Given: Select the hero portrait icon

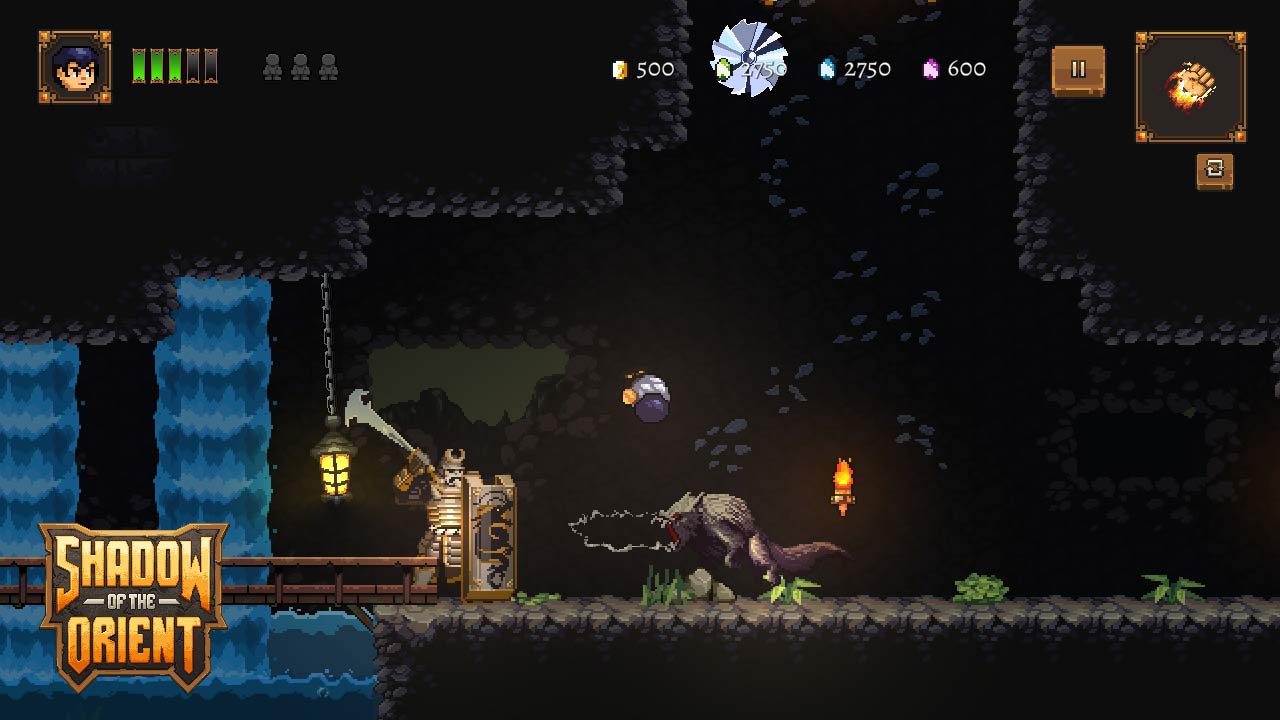Looking at the screenshot, I should click(x=75, y=67).
